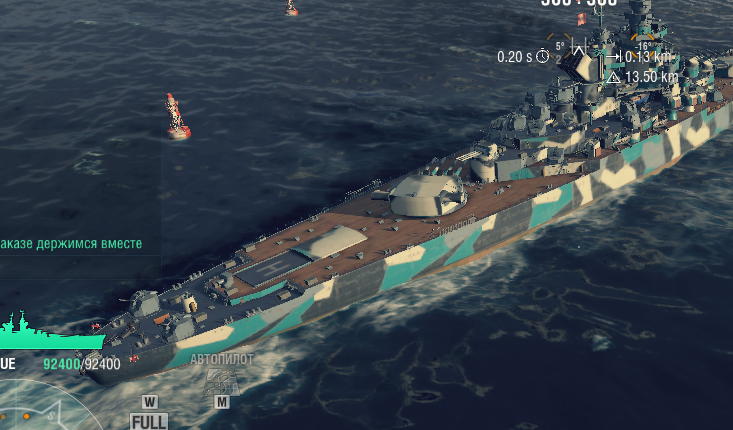Viewport: 733px width, 430px height.
Task: Select the teal ship silhouette status icon
Action: 48,332
